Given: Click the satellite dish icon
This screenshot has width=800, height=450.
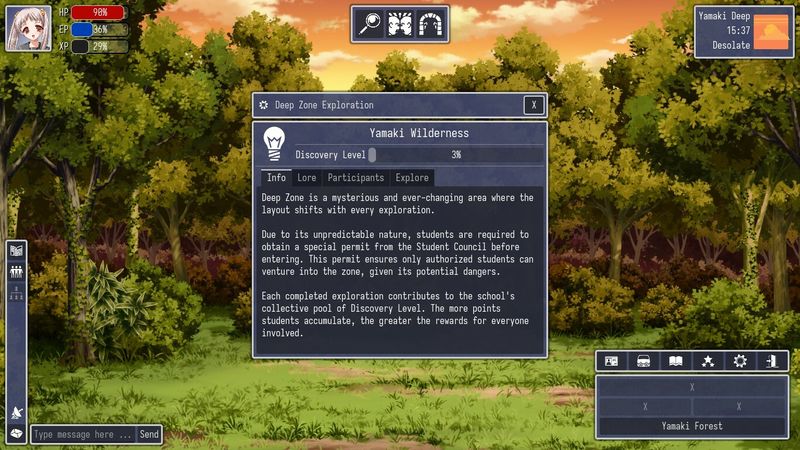Looking at the screenshot, I should (x=16, y=414).
